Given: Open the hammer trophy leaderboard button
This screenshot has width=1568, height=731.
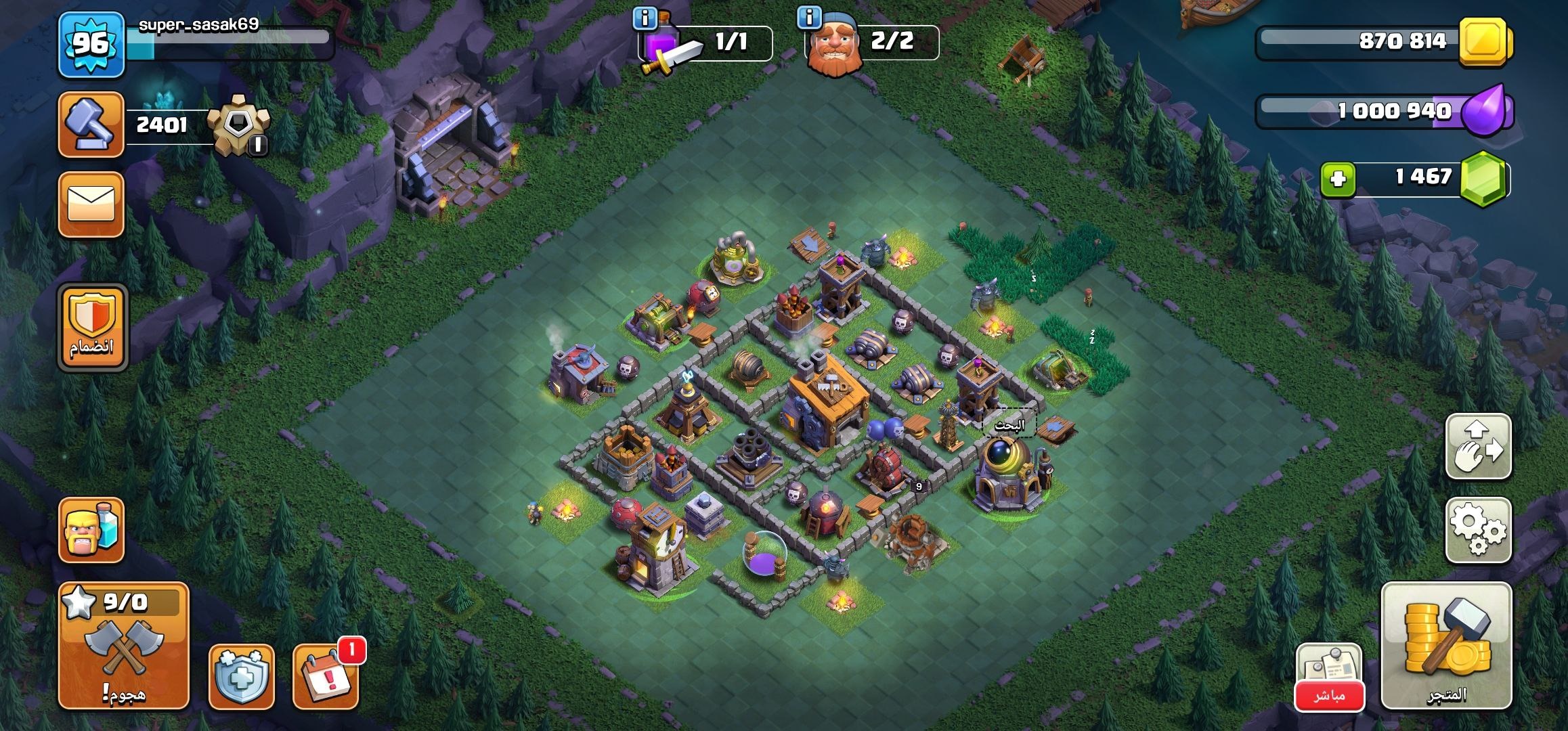Looking at the screenshot, I should (x=91, y=125).
